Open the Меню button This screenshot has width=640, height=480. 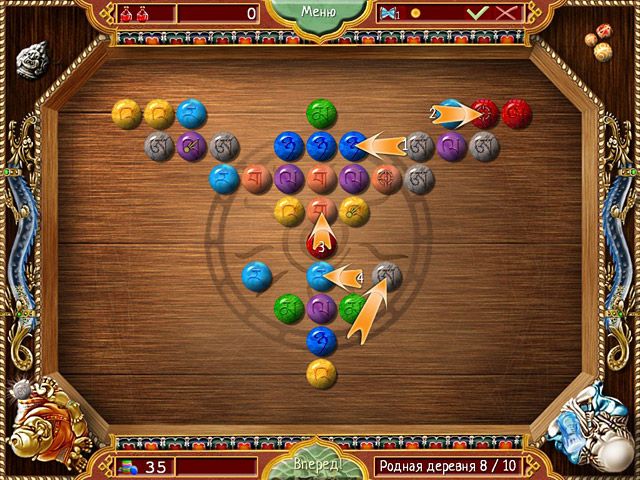click(x=320, y=13)
